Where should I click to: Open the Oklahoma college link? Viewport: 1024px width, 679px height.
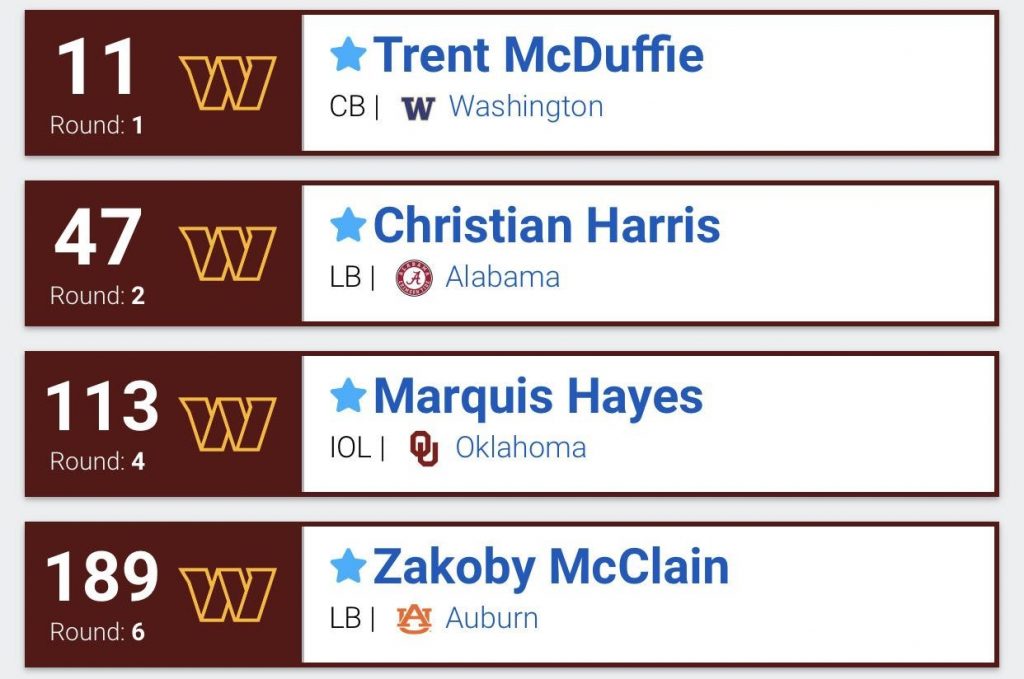(520, 447)
